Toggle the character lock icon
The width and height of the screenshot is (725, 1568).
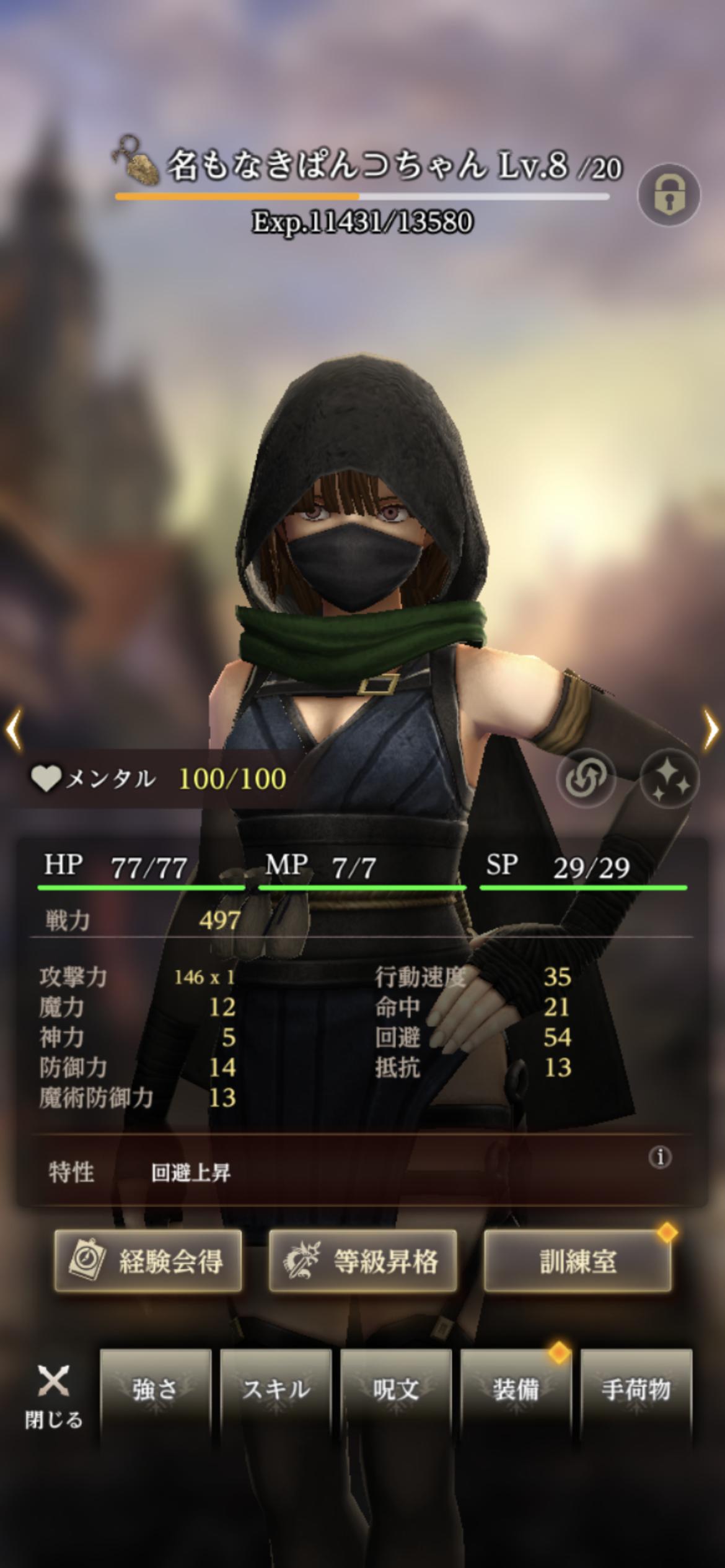[669, 194]
